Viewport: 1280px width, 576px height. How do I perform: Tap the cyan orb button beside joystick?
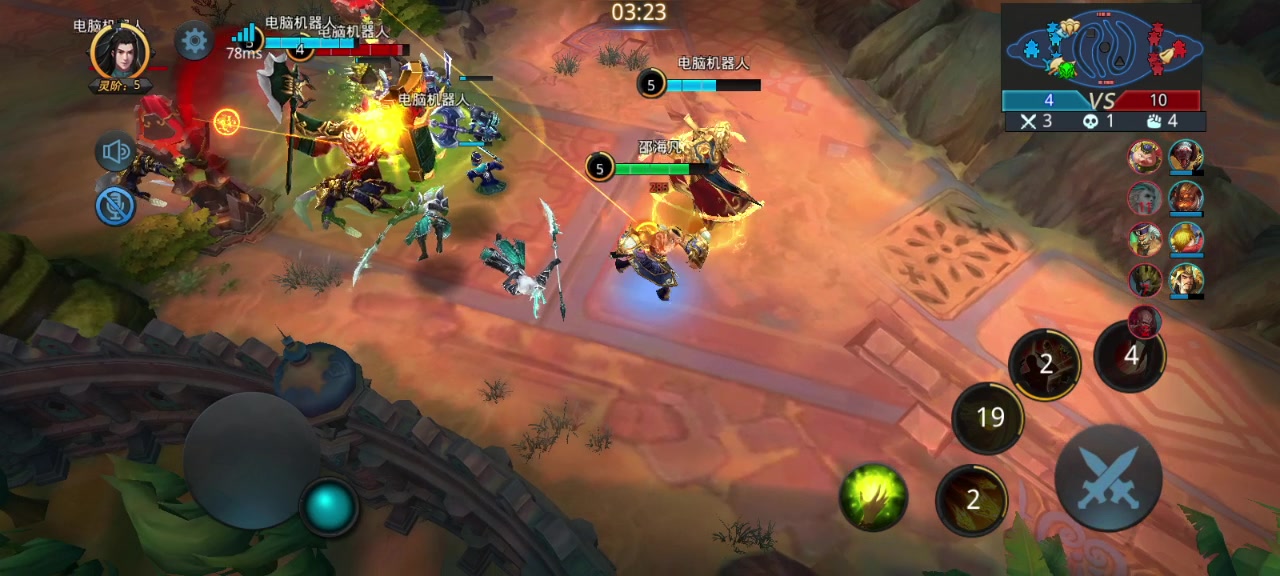(x=329, y=507)
